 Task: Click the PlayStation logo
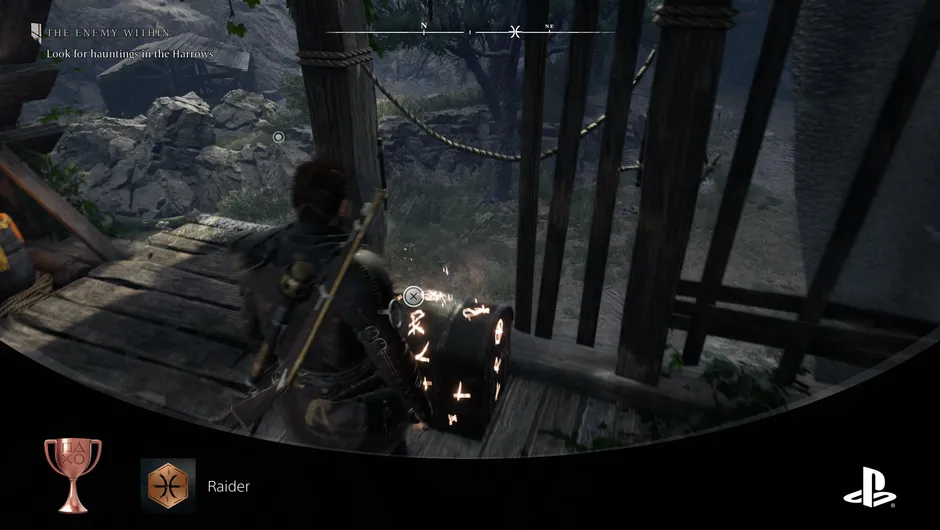tap(869, 486)
